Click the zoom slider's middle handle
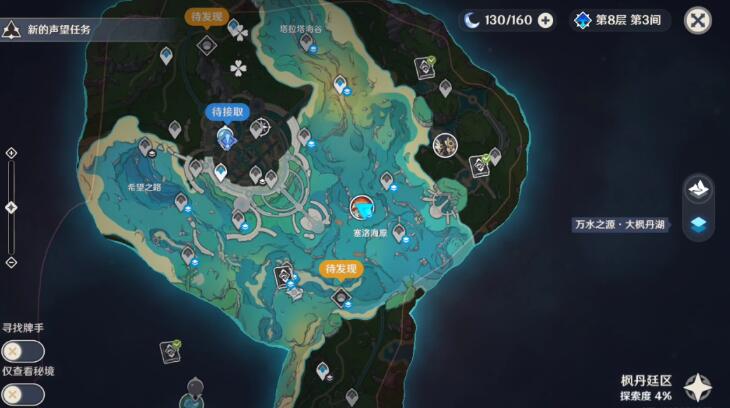 pyautogui.click(x=11, y=207)
